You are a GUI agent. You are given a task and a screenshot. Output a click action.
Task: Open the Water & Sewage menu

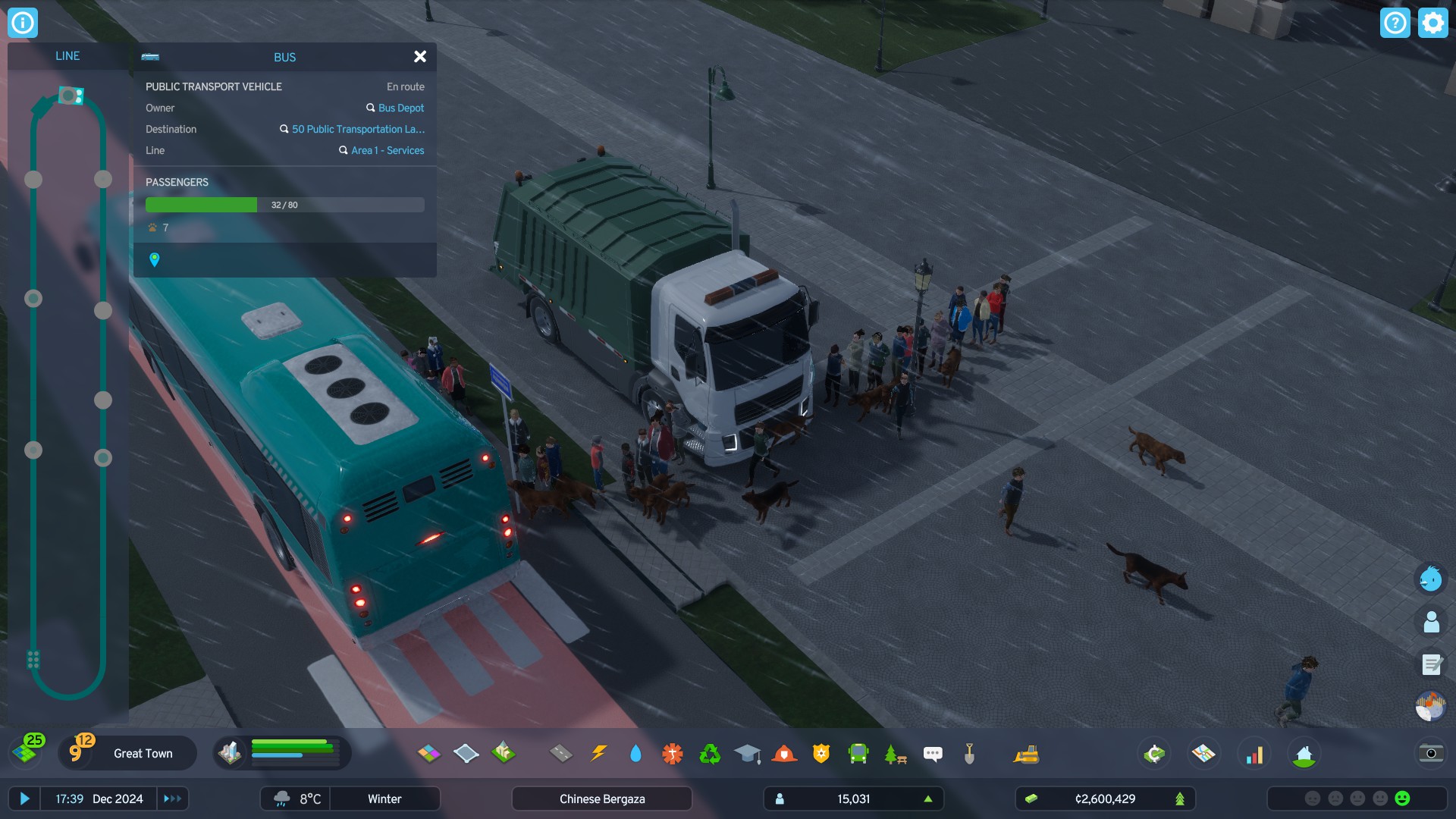tap(636, 754)
